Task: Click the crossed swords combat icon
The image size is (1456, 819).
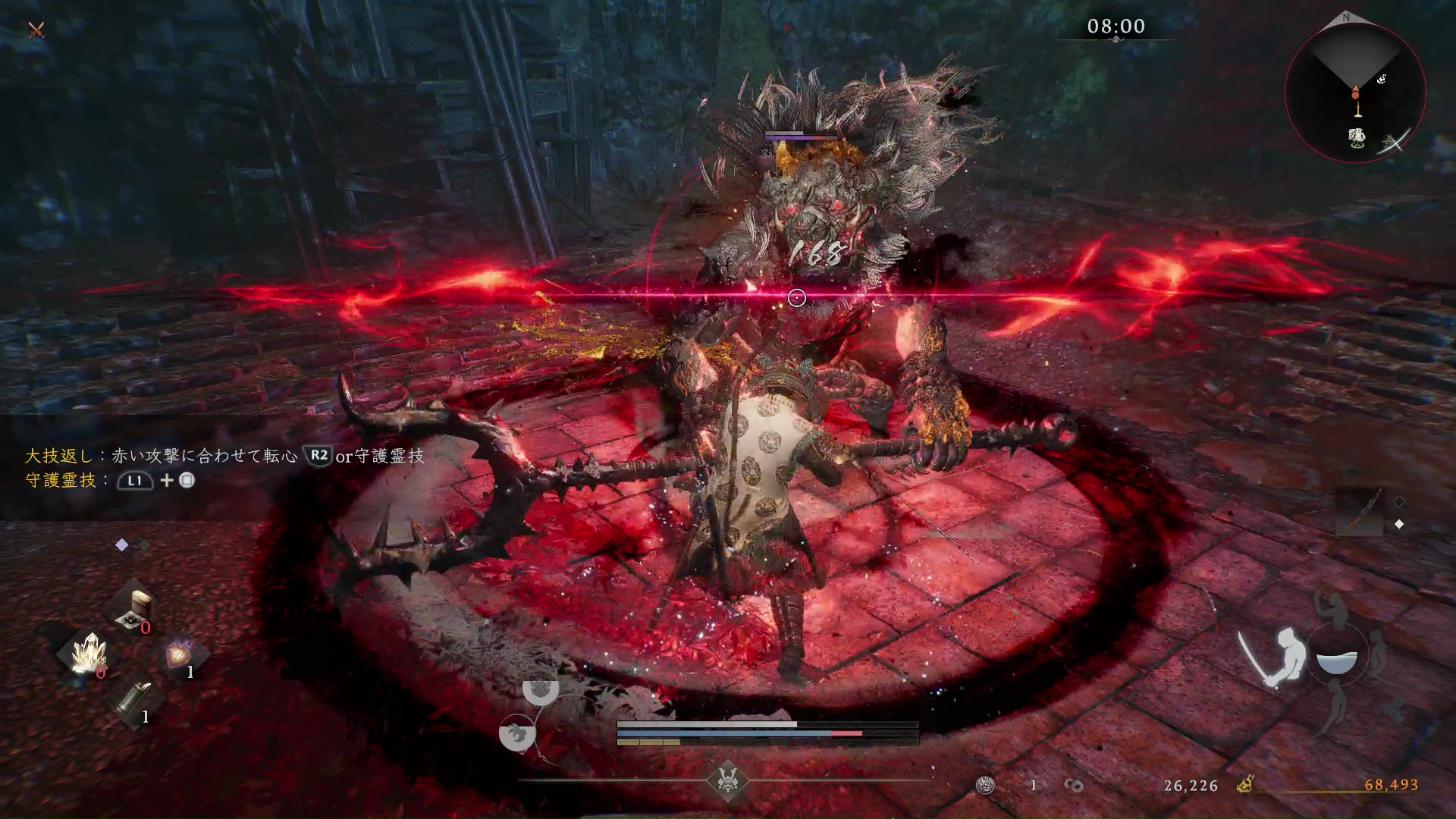Action: click(x=36, y=30)
